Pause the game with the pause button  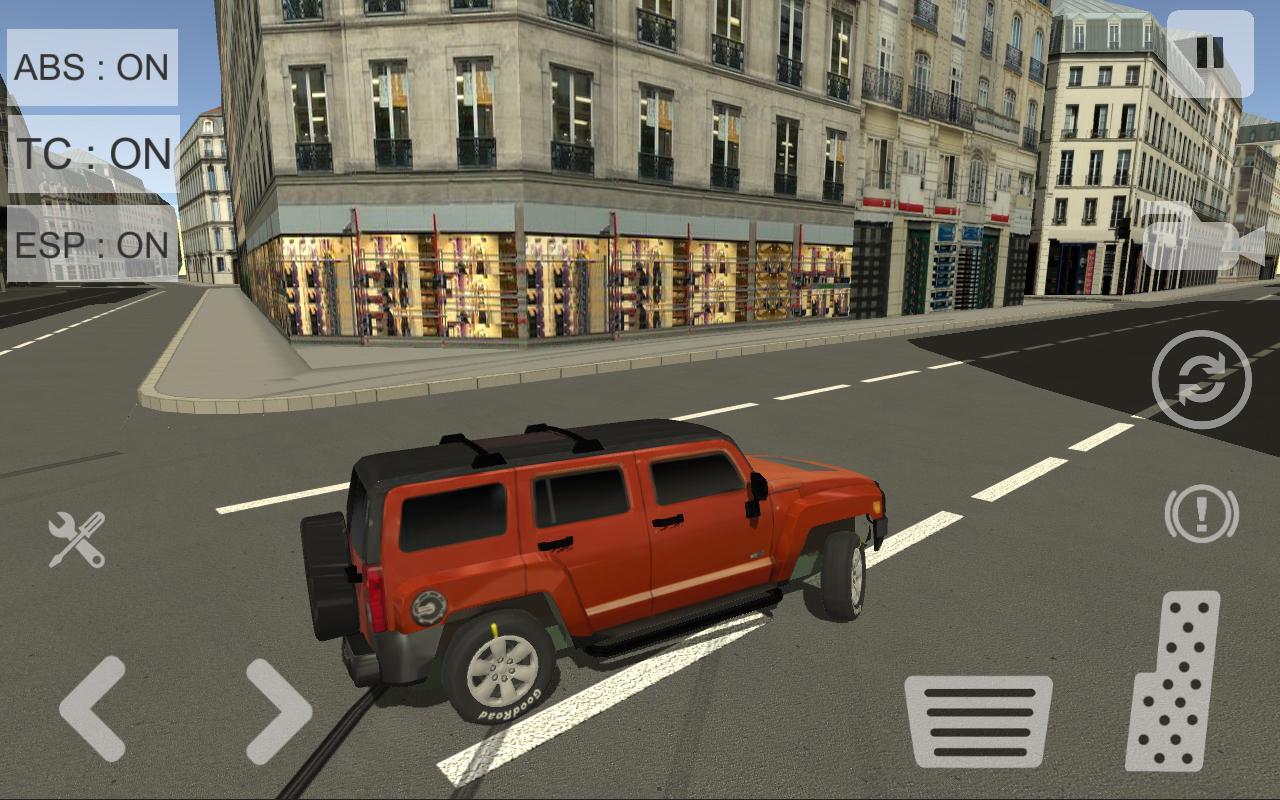pyautogui.click(x=1210, y=53)
